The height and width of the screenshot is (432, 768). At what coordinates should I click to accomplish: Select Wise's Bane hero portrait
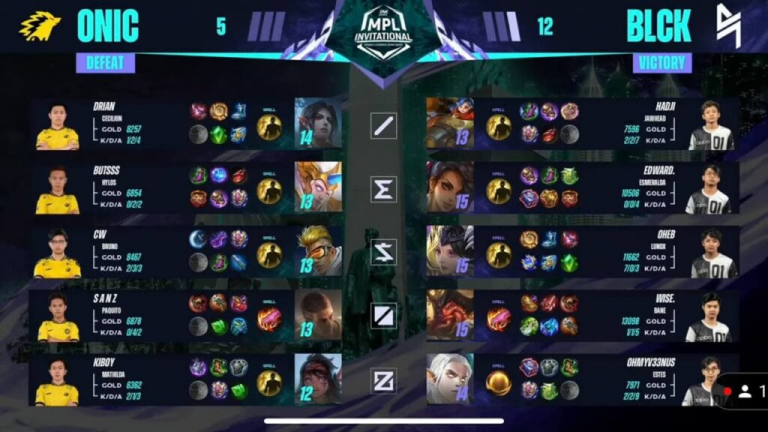449,314
